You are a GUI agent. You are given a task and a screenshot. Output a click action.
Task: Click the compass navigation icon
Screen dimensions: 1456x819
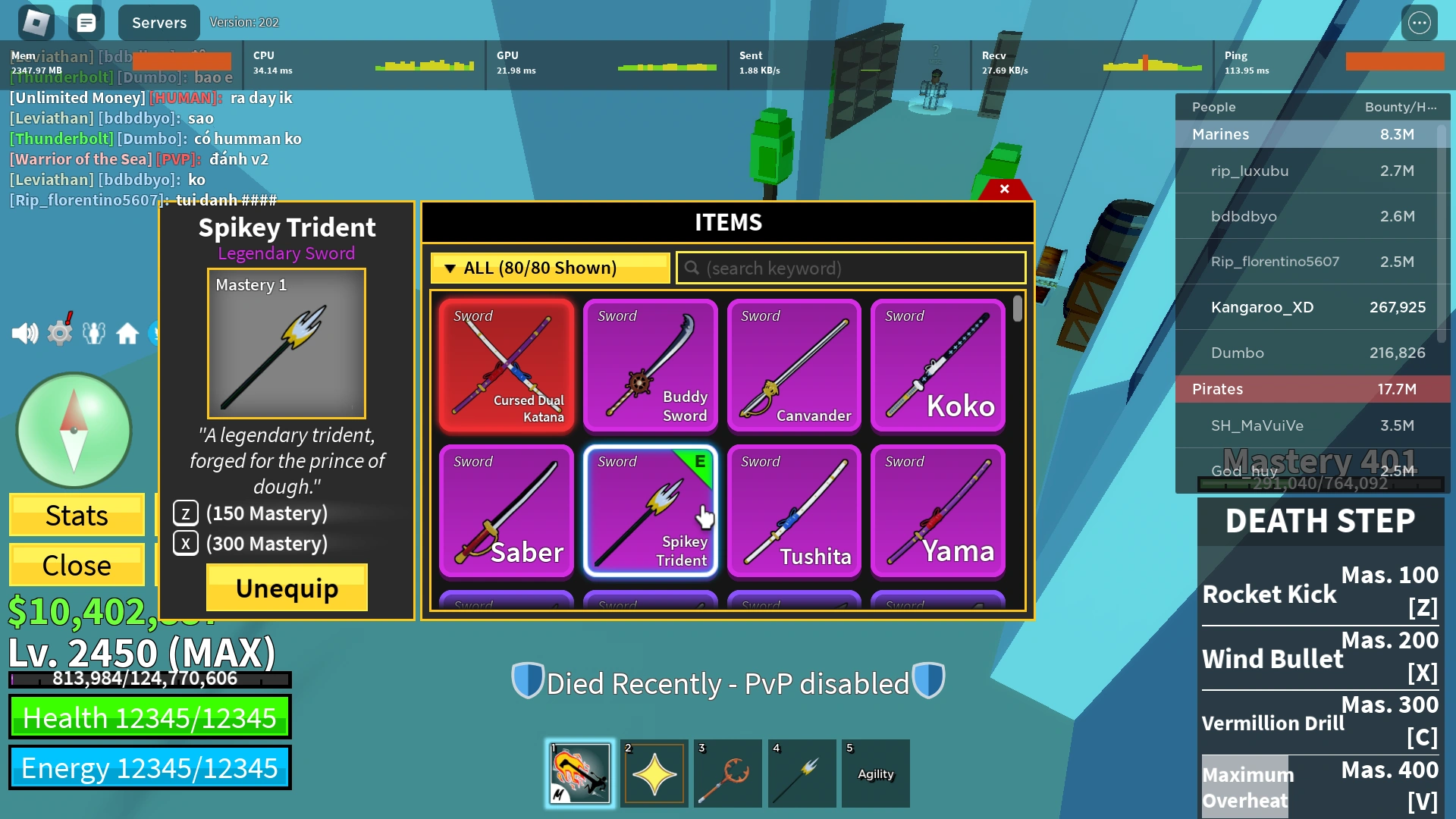(74, 430)
